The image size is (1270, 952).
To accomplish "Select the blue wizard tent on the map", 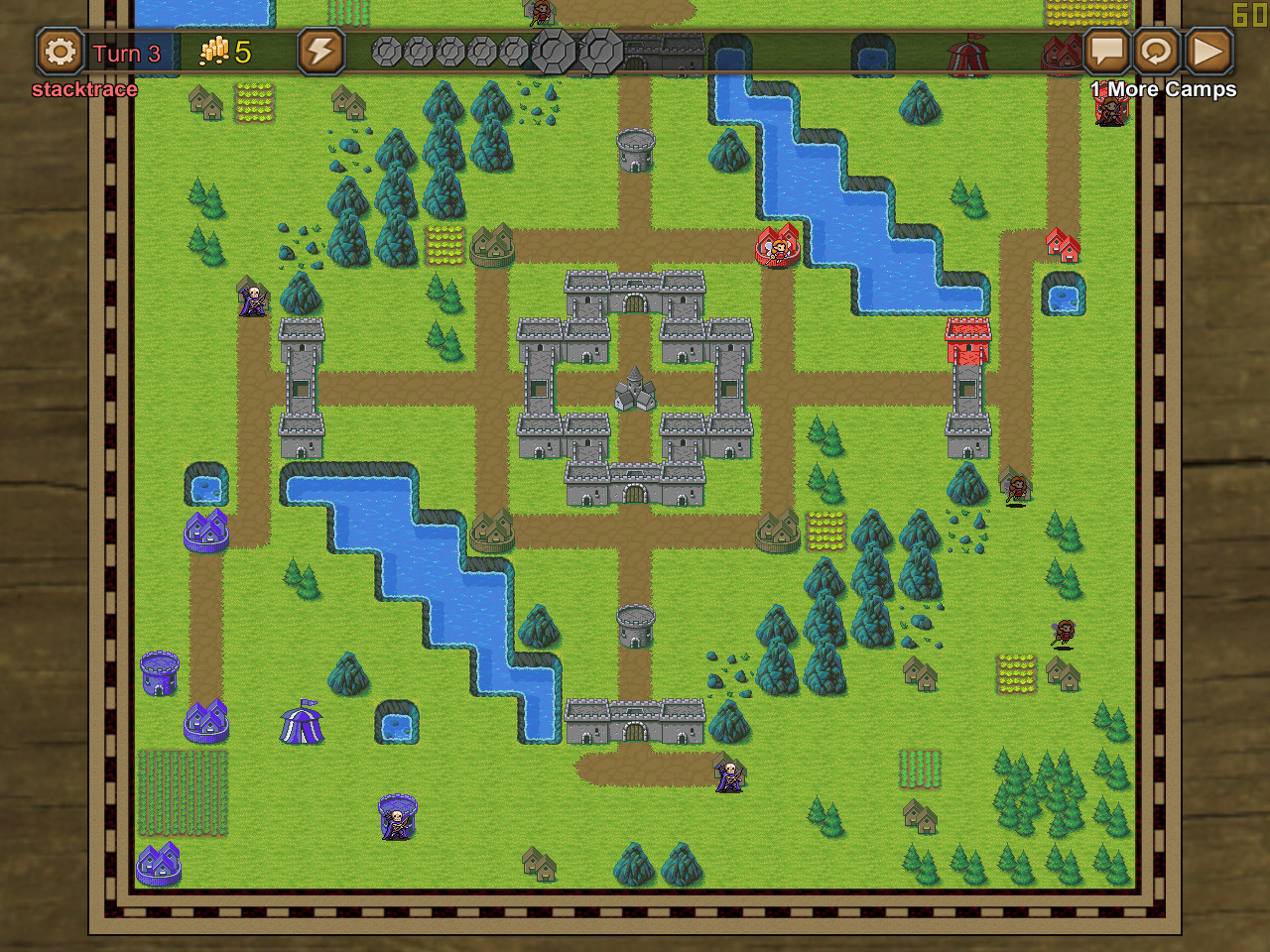I will click(x=300, y=724).
